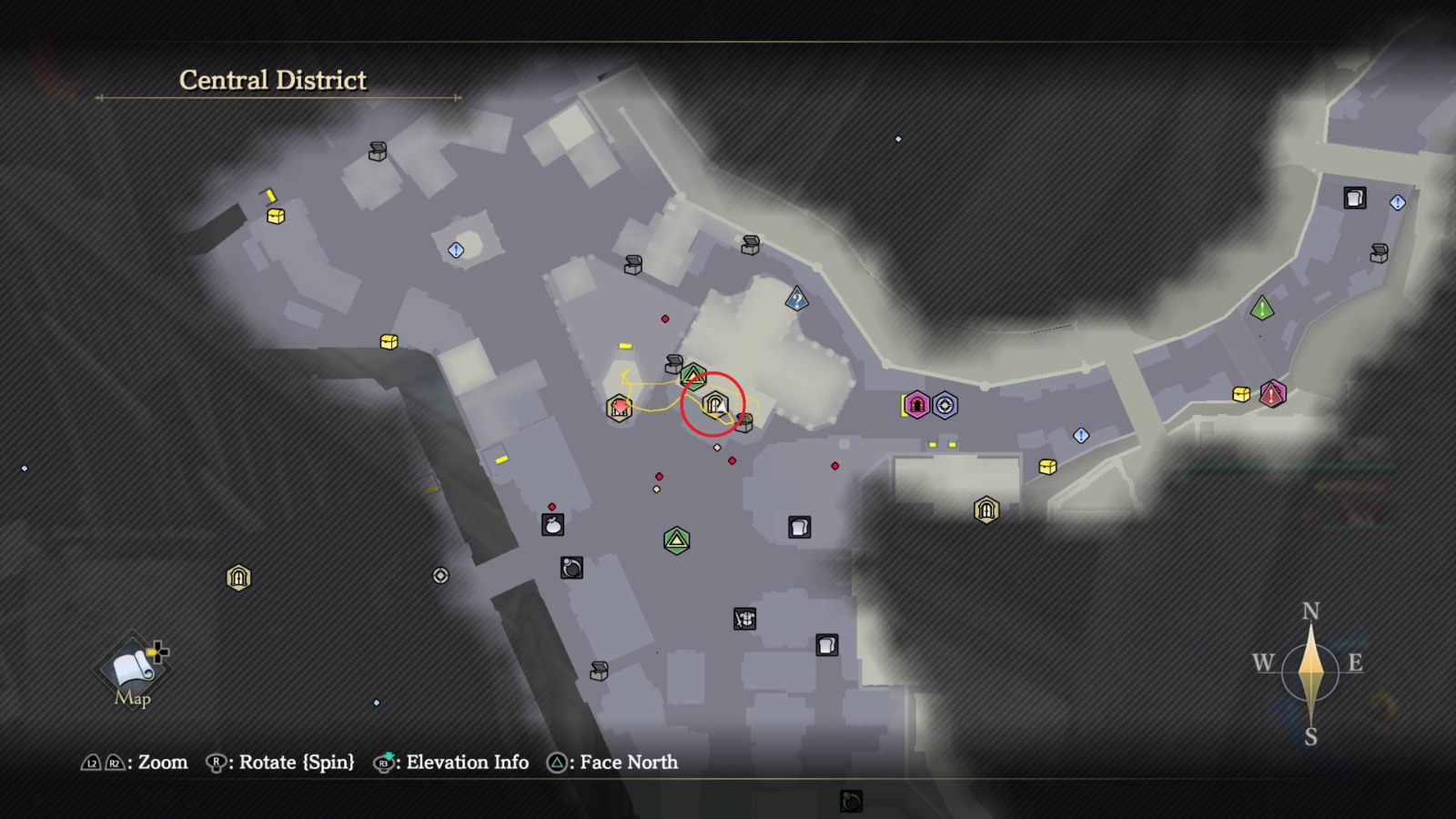Click the blue info marker on the eastern road
The image size is (1456, 819).
[1081, 437]
